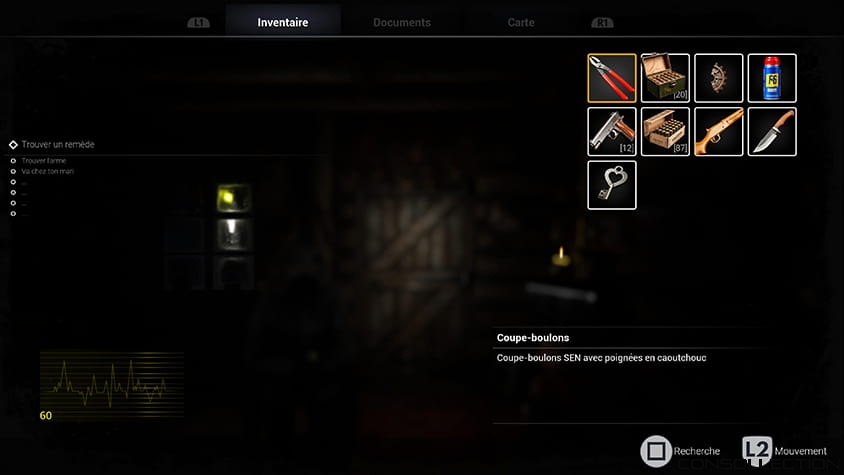This screenshot has height=475, width=844.
Task: Switch to the Documents tab
Action: coord(401,22)
